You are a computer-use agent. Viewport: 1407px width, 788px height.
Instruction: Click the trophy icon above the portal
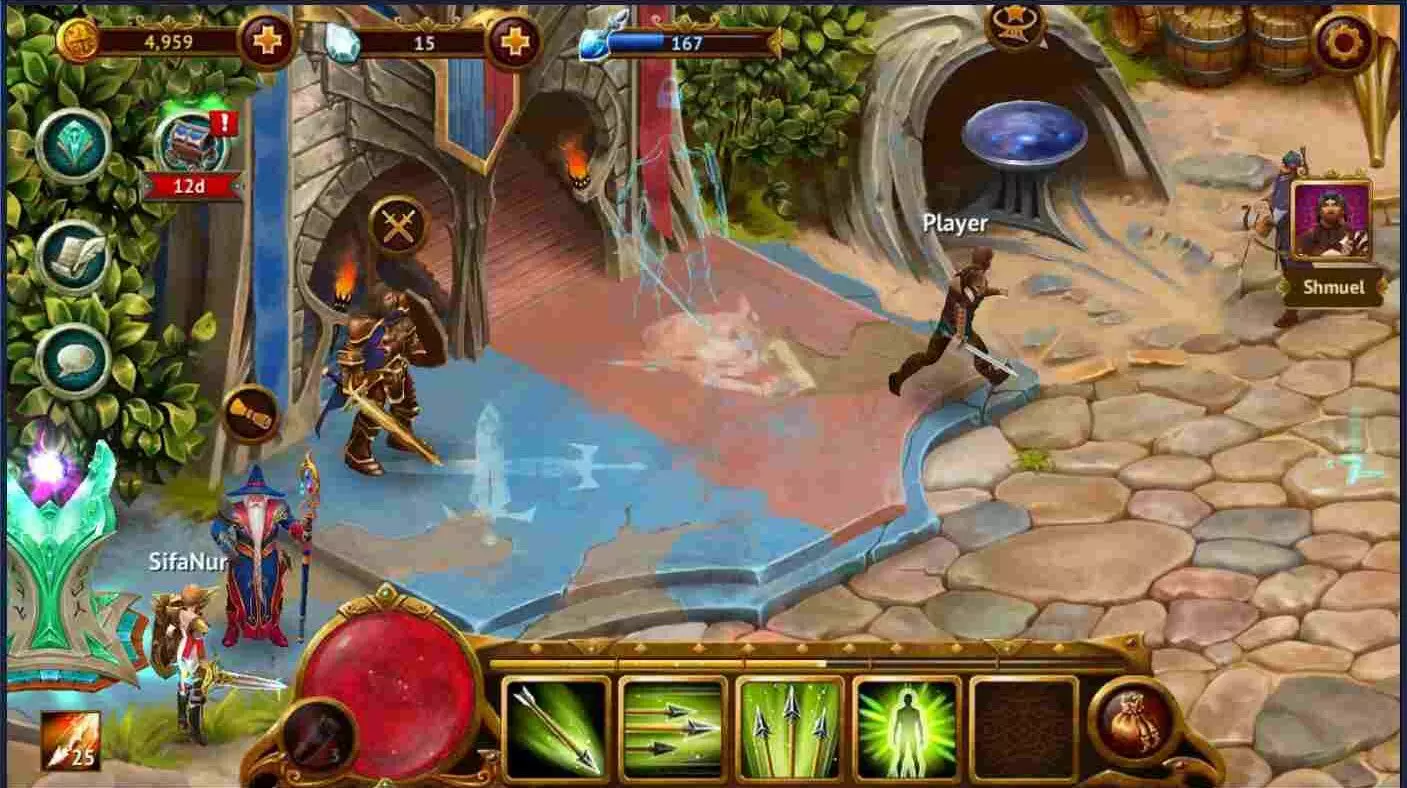click(x=1013, y=27)
